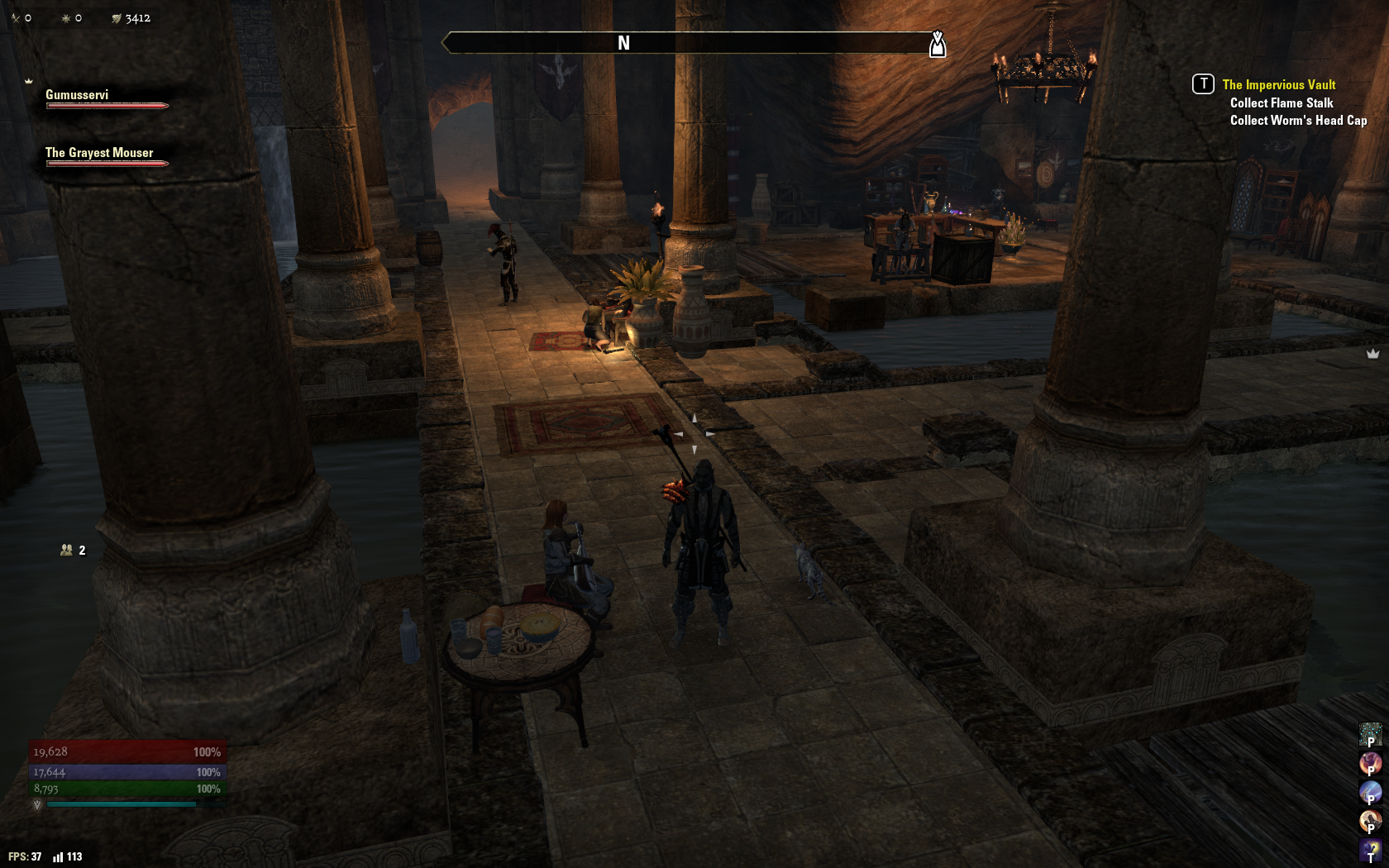Click the blue streak buff icon

click(1370, 791)
